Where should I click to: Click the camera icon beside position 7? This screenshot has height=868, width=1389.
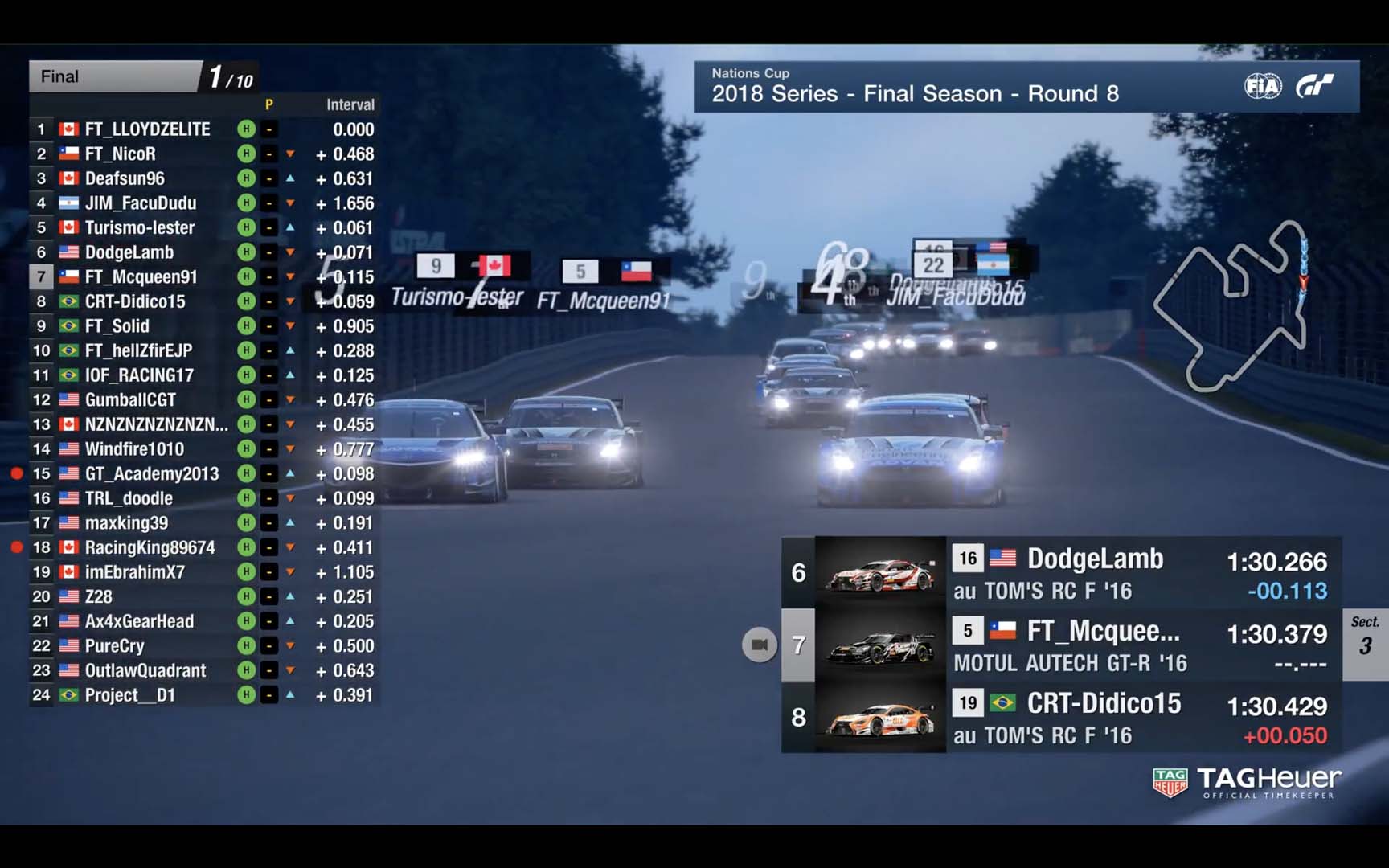click(759, 645)
